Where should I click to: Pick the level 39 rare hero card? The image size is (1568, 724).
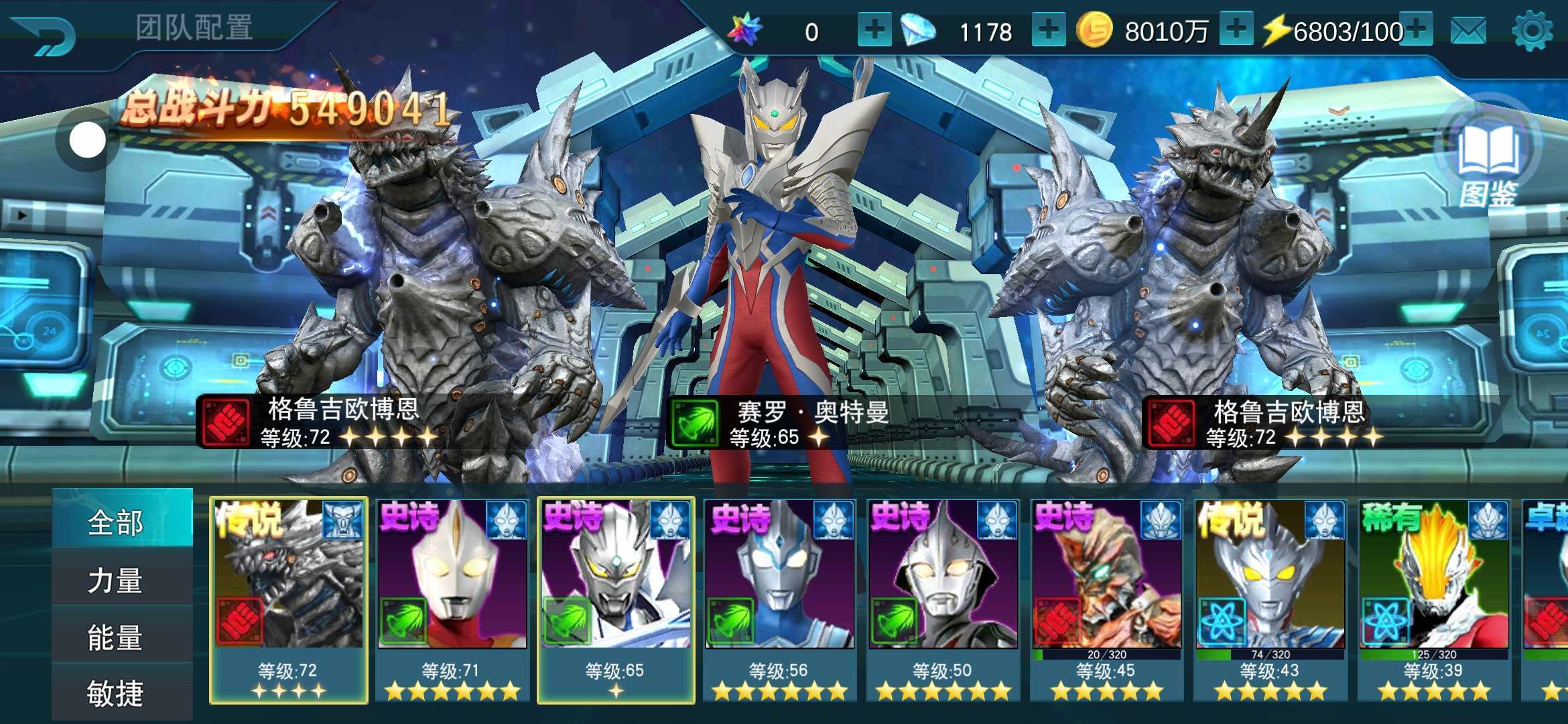tap(1433, 599)
